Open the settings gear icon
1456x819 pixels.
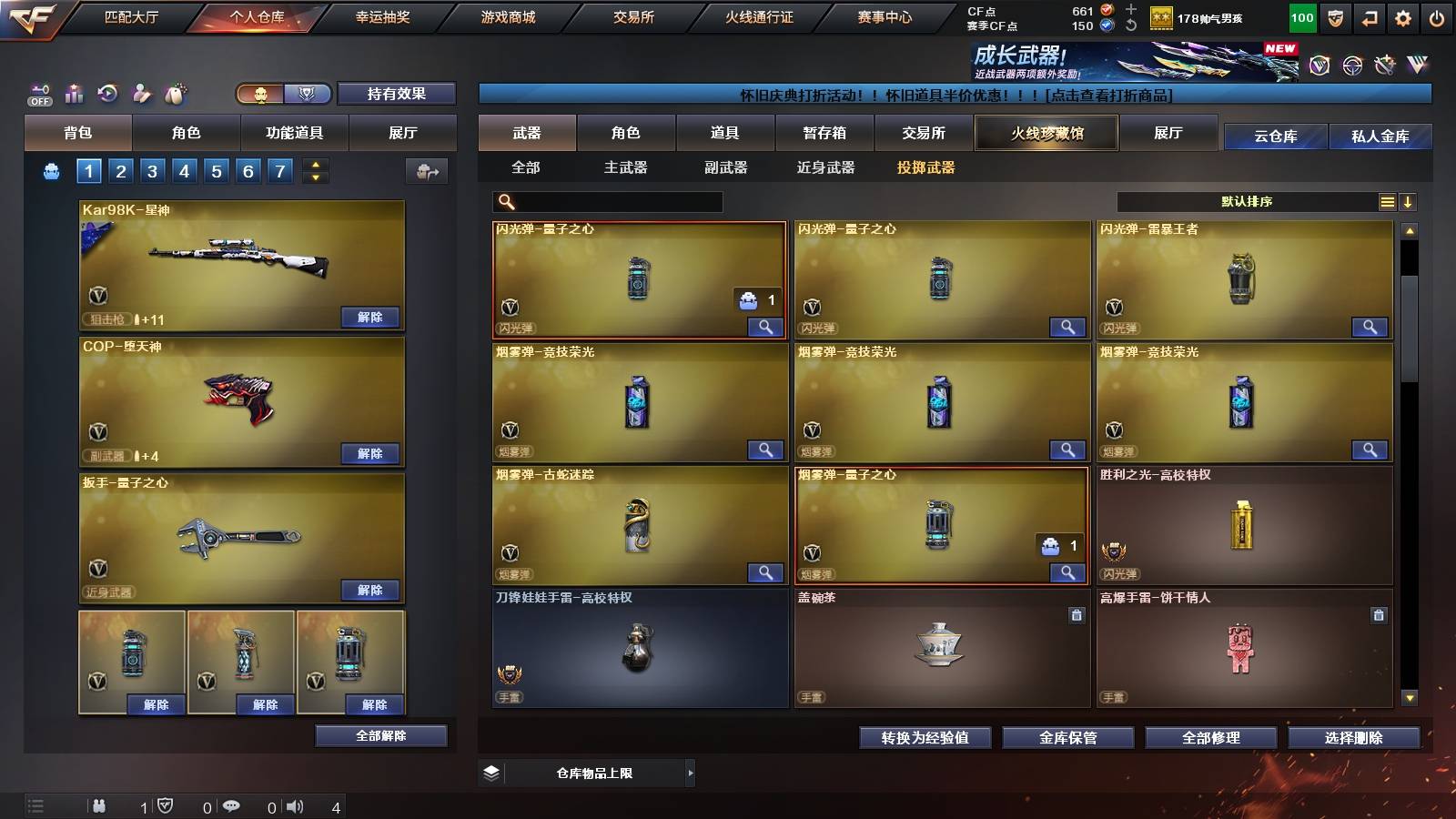[1404, 17]
